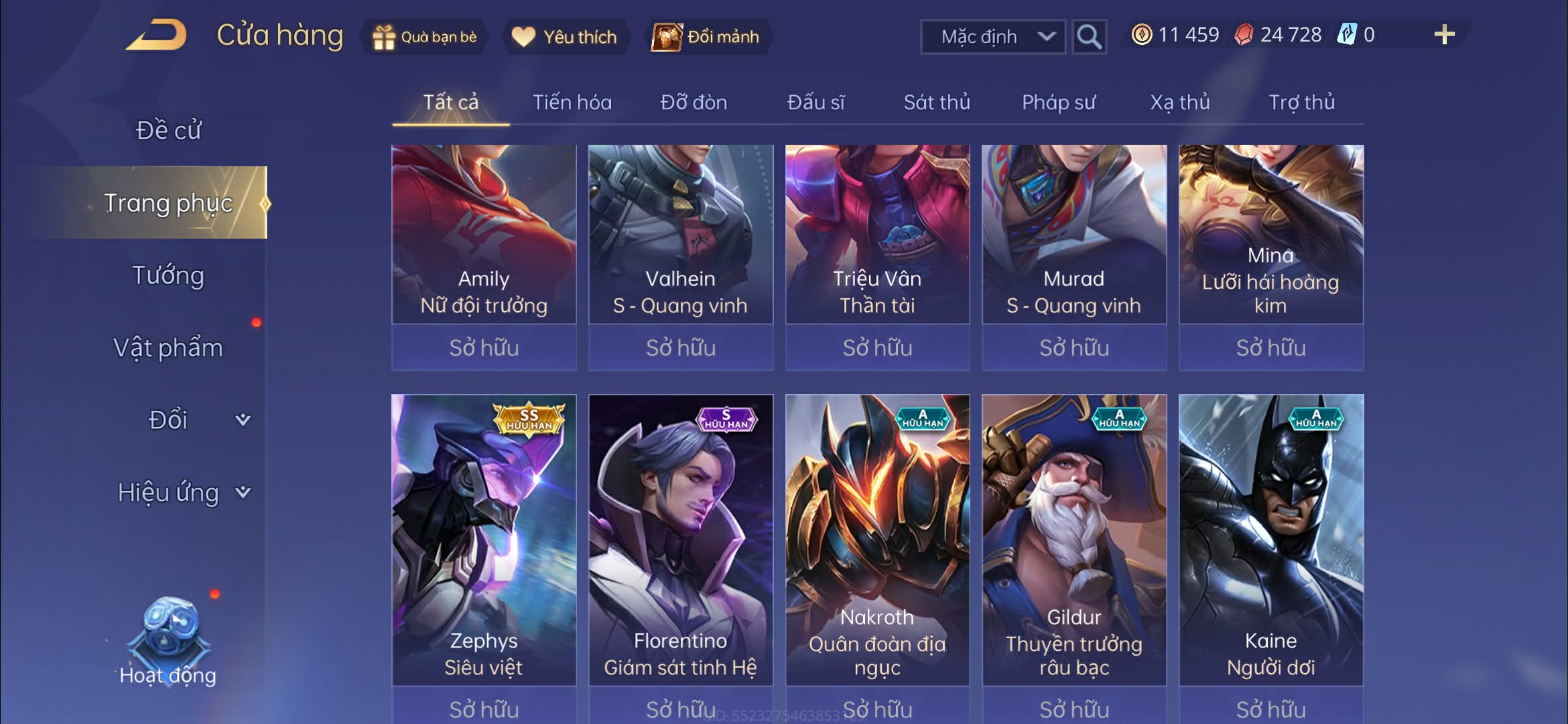This screenshot has width=1568, height=724.
Task: Select the Sát thủ category tab
Action: coord(936,103)
